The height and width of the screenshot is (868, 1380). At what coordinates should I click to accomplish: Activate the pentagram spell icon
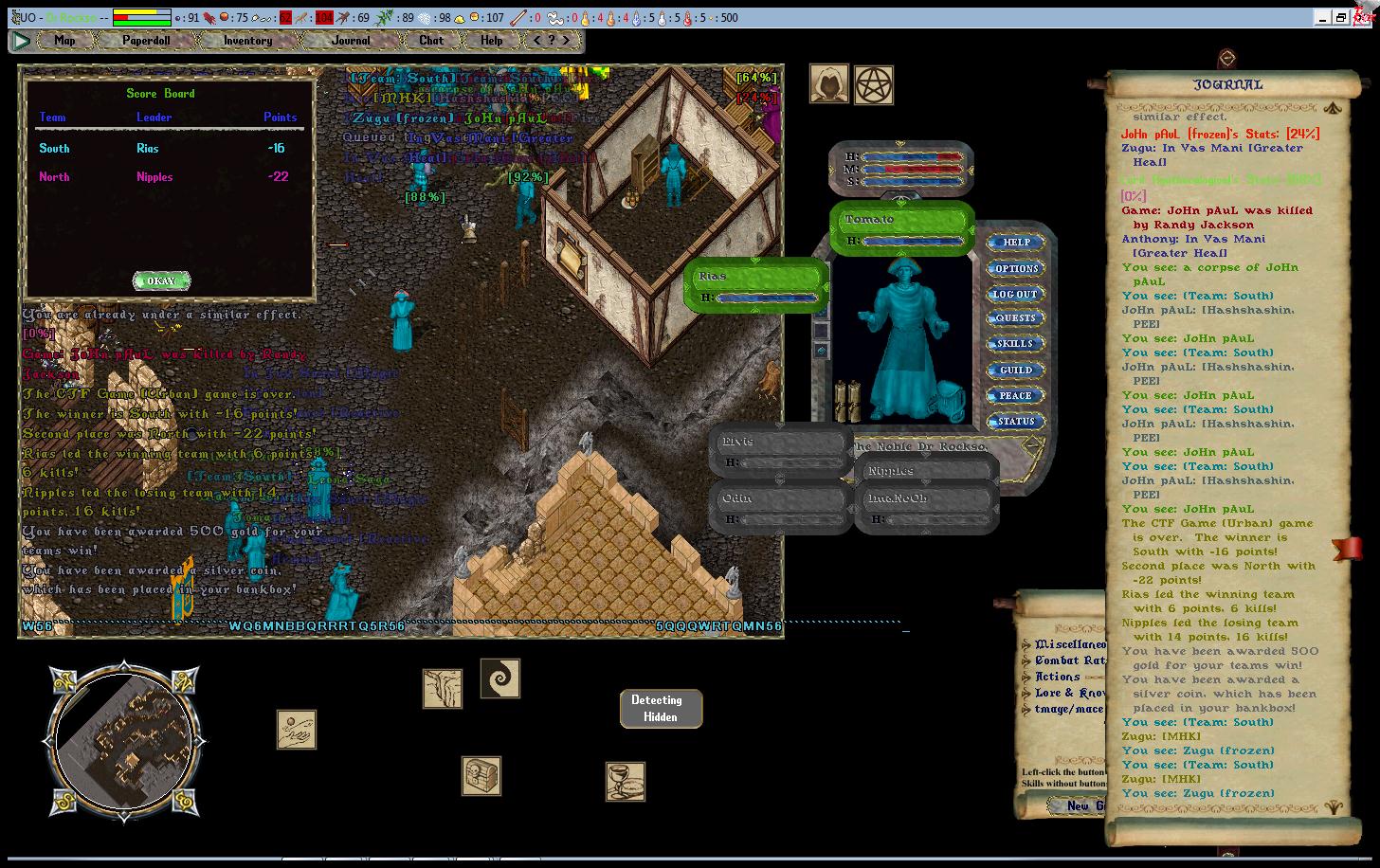tap(873, 85)
